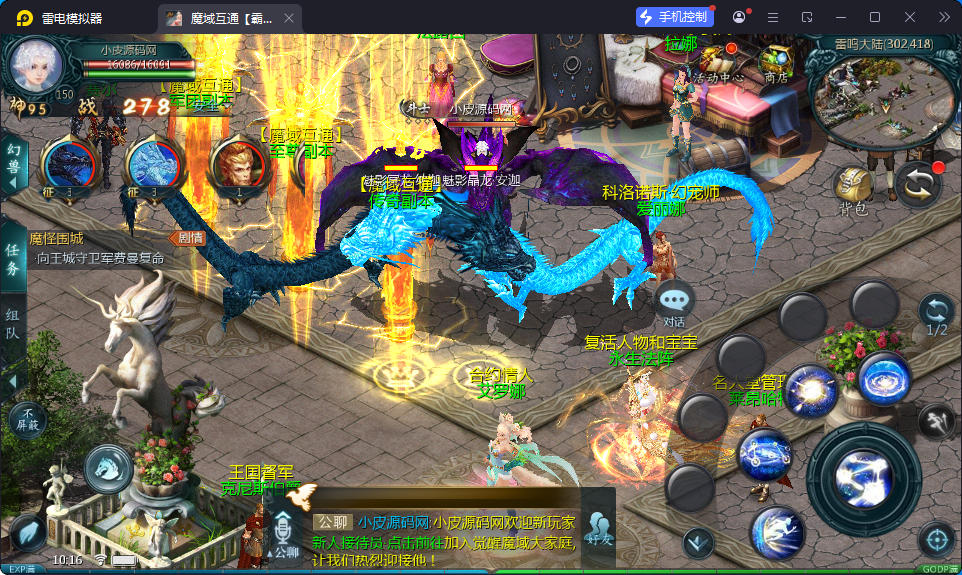Open the 好友 friends panel
Viewport: 962px width, 575px height.
598,528
